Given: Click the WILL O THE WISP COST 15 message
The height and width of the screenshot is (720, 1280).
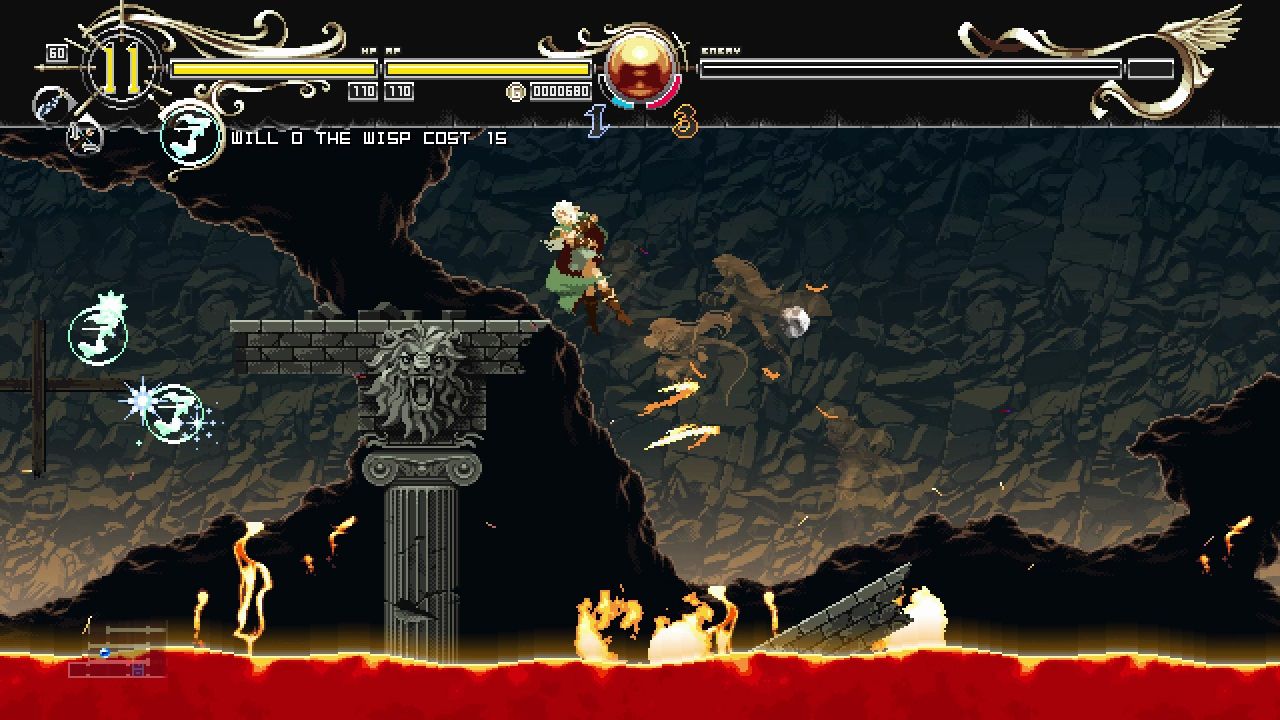Looking at the screenshot, I should pyautogui.click(x=370, y=137).
